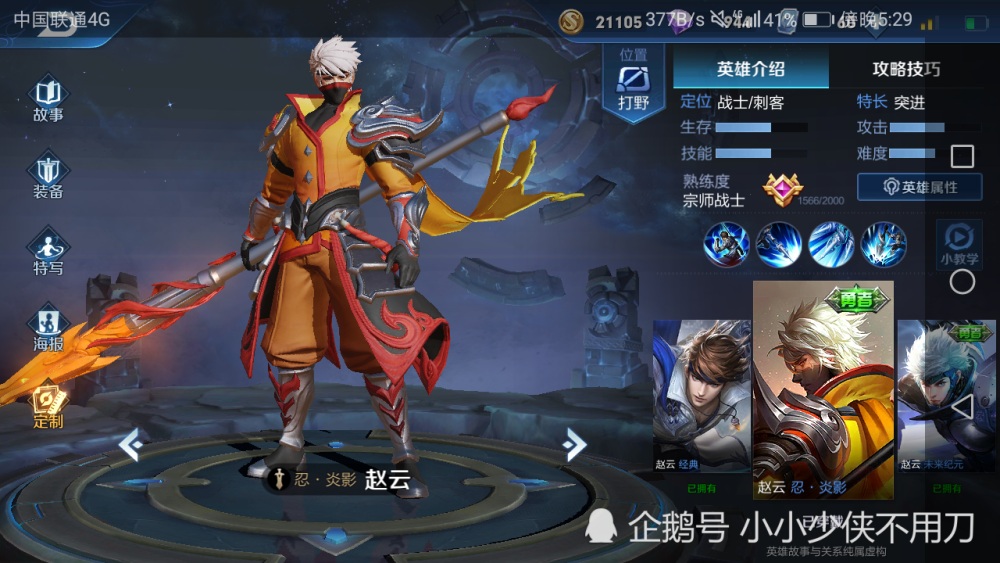Select the first skill icon

pyautogui.click(x=726, y=244)
